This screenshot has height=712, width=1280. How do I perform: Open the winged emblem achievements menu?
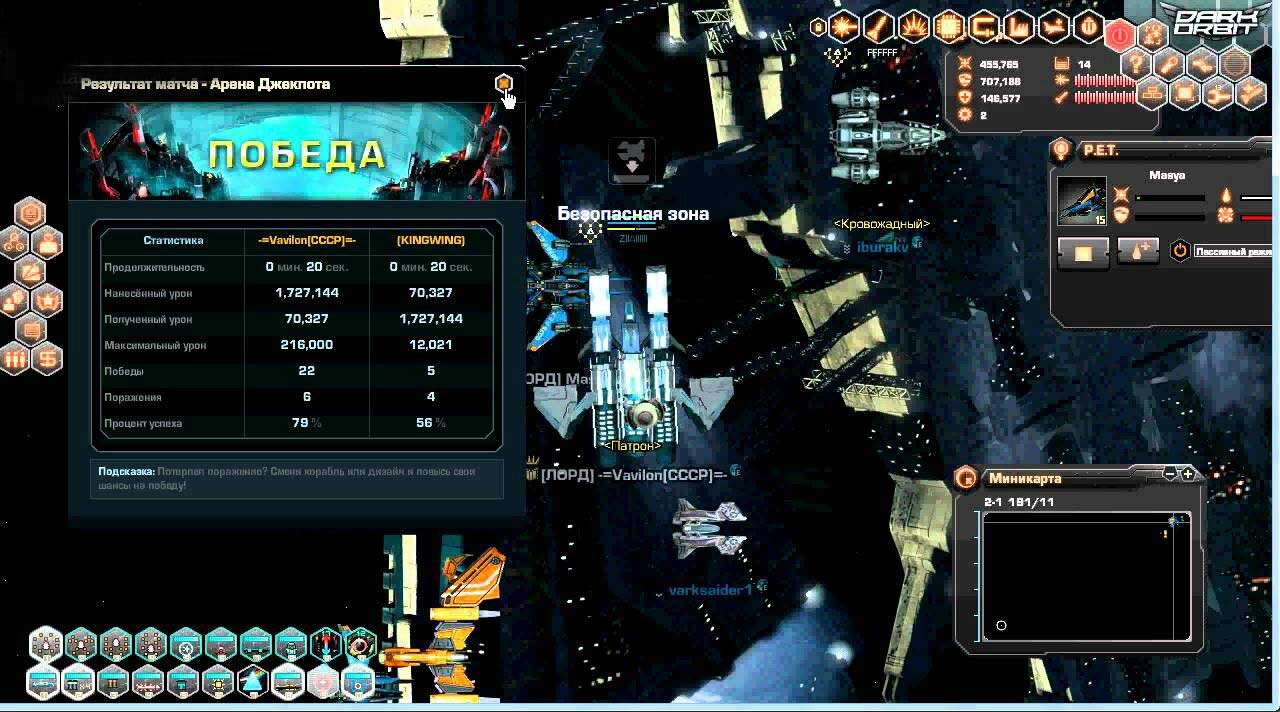47,300
